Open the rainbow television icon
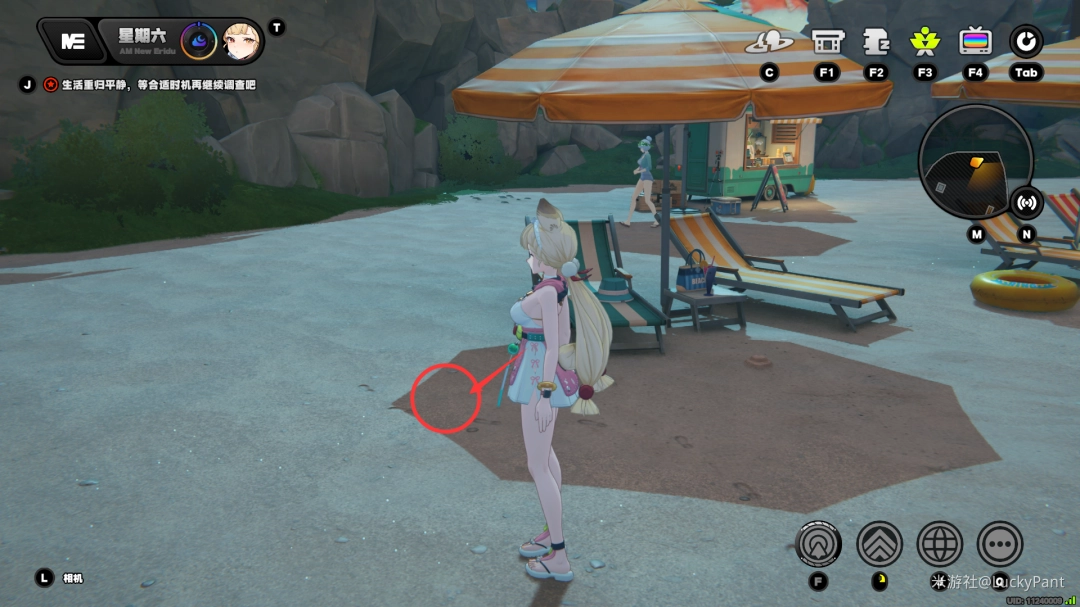The width and height of the screenshot is (1080, 607). (975, 42)
